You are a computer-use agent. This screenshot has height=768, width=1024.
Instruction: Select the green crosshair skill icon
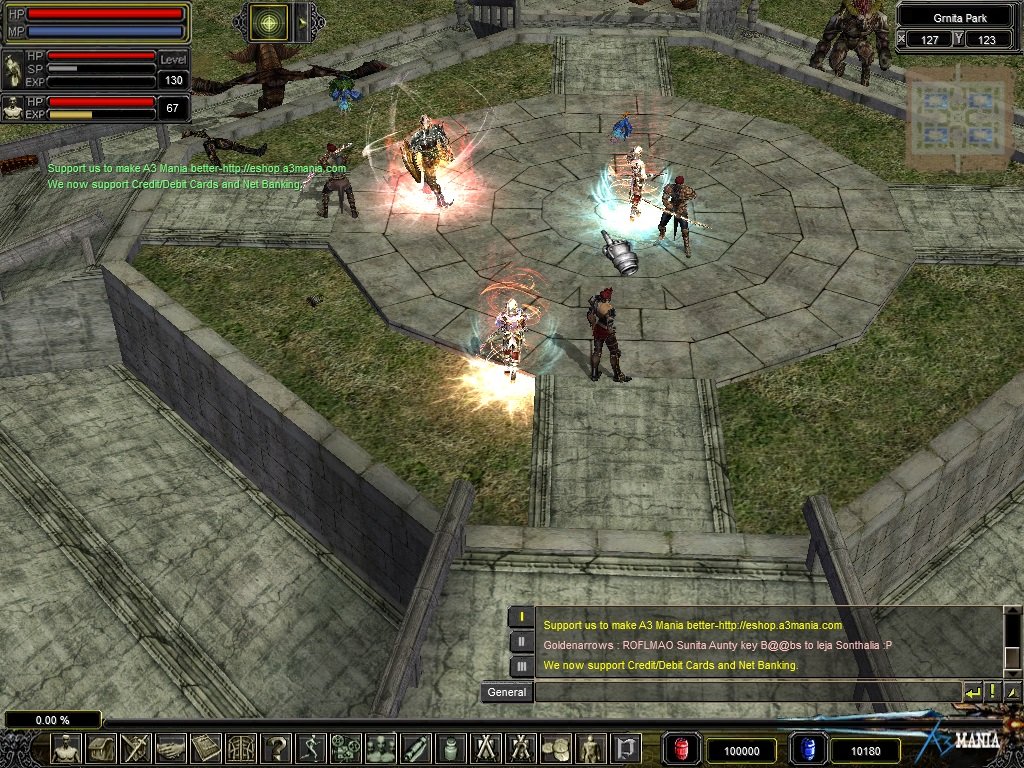(268, 22)
